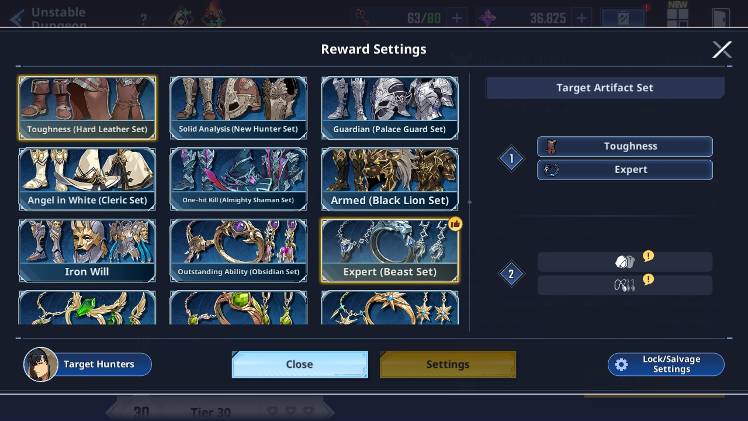Select Armed (Black Lion Set) tile
Viewport: 748px width, 421px height.
(389, 179)
